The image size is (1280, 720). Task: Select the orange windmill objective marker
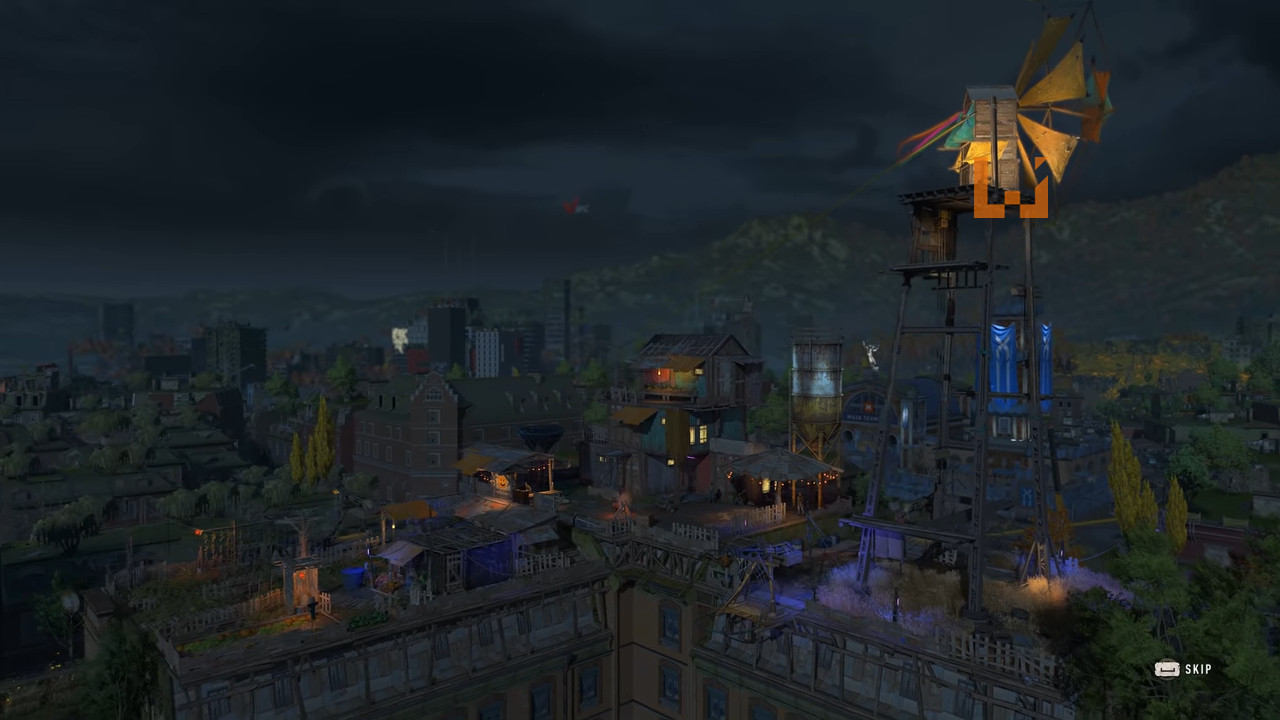click(x=1010, y=190)
